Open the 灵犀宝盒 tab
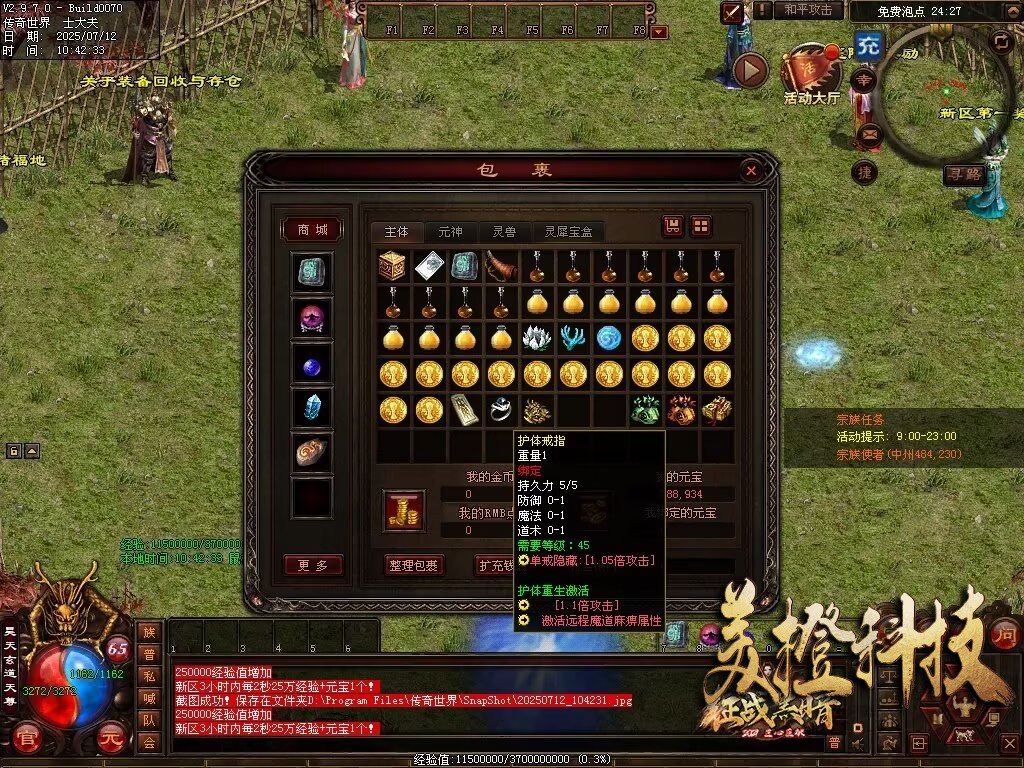This screenshot has width=1024, height=768. tap(568, 232)
